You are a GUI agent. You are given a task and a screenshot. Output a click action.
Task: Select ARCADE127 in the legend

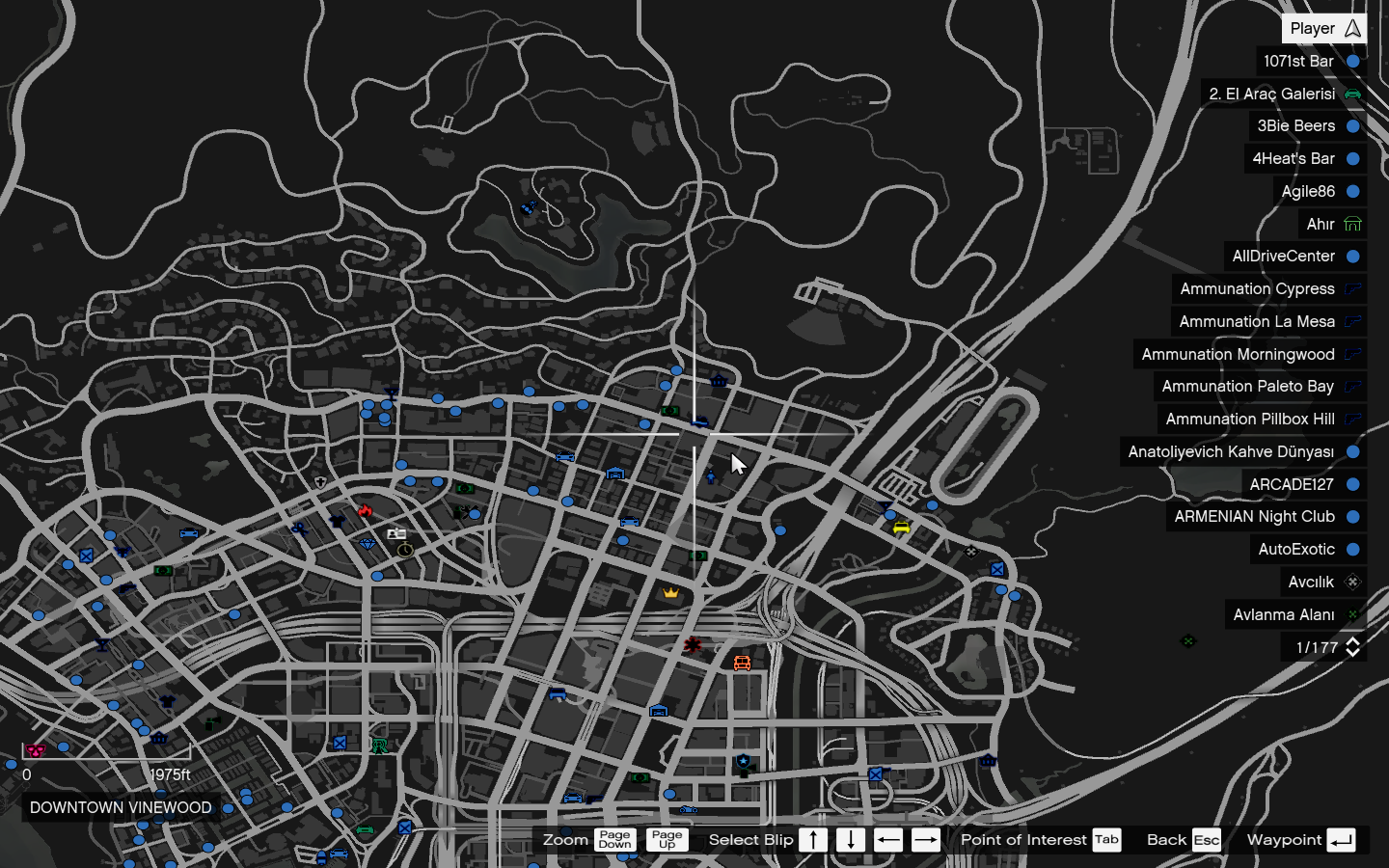[x=1302, y=485]
